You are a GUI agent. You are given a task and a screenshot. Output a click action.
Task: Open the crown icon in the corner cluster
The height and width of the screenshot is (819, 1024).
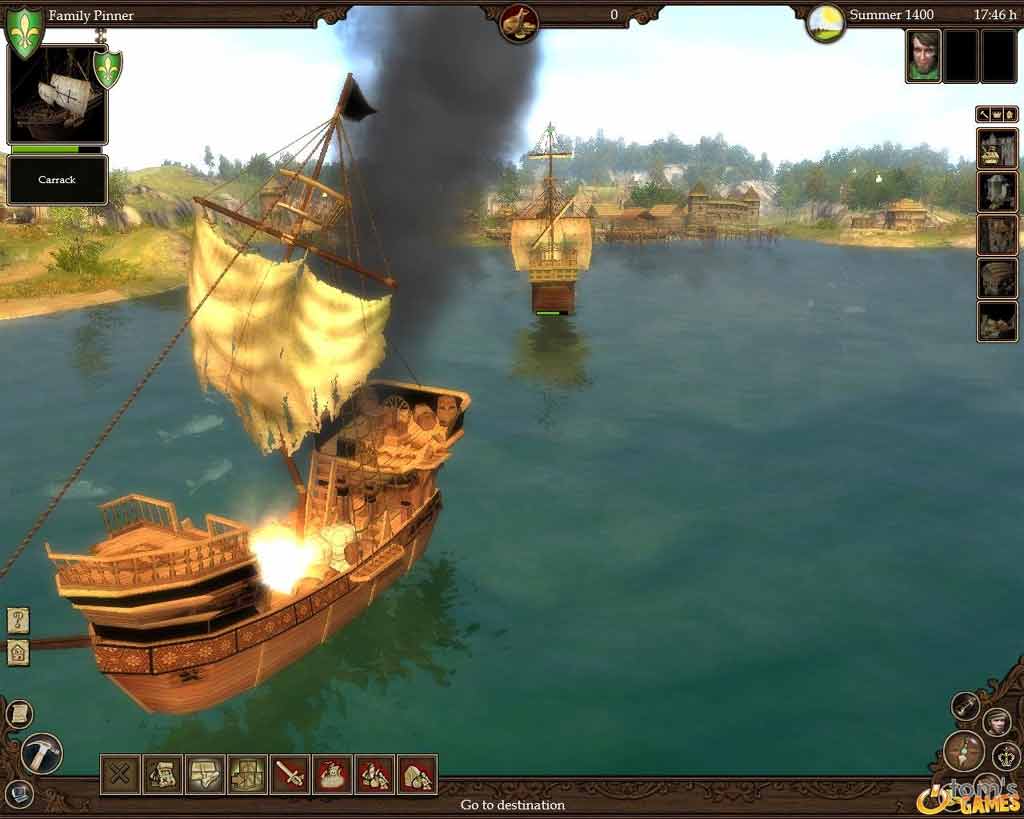pos(1006,755)
